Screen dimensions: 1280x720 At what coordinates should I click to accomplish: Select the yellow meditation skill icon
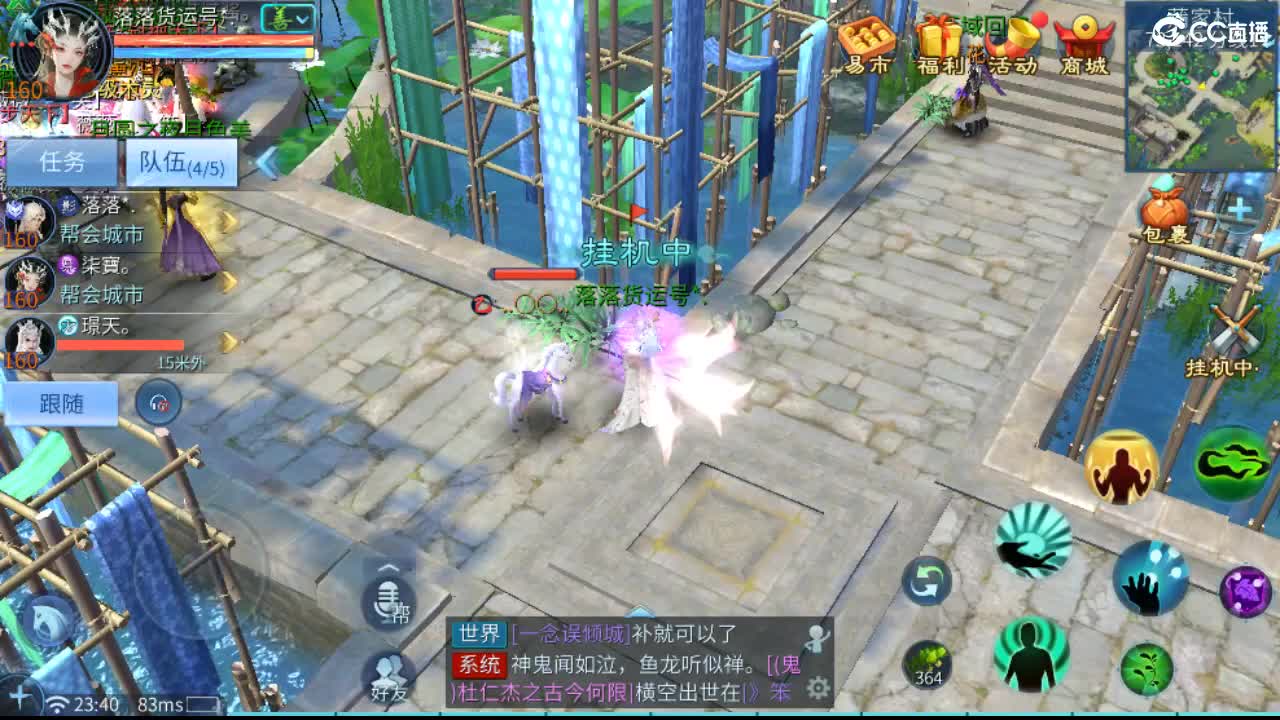[1124, 466]
